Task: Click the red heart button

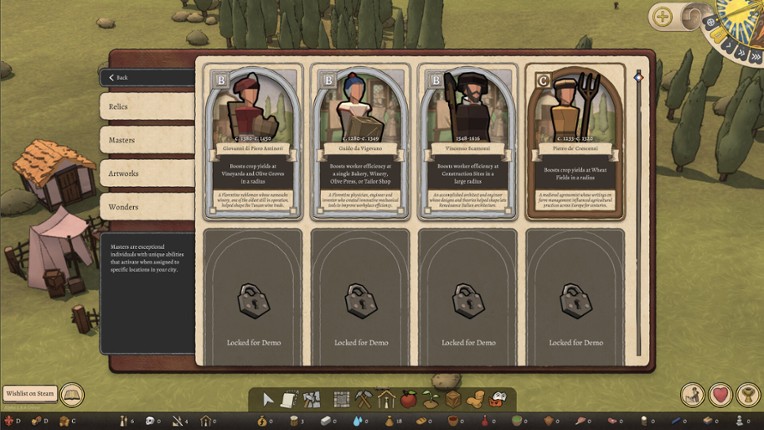Action: point(721,395)
